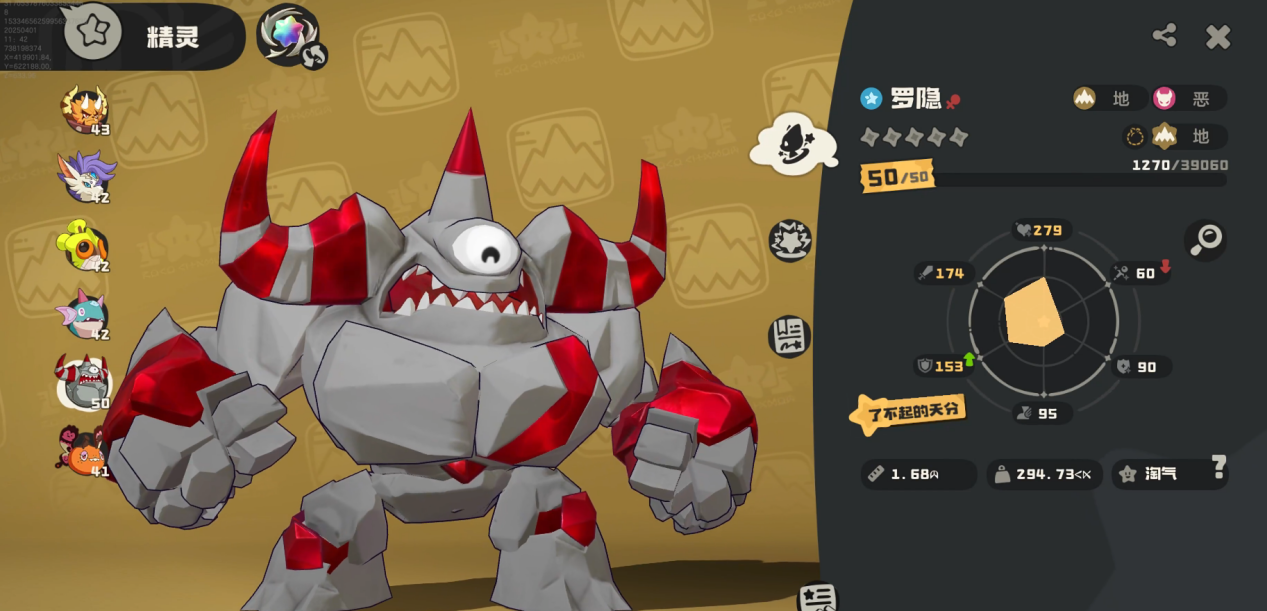Select the orange horned spirit level 43
Image resolution: width=1267 pixels, height=611 pixels.
click(84, 110)
